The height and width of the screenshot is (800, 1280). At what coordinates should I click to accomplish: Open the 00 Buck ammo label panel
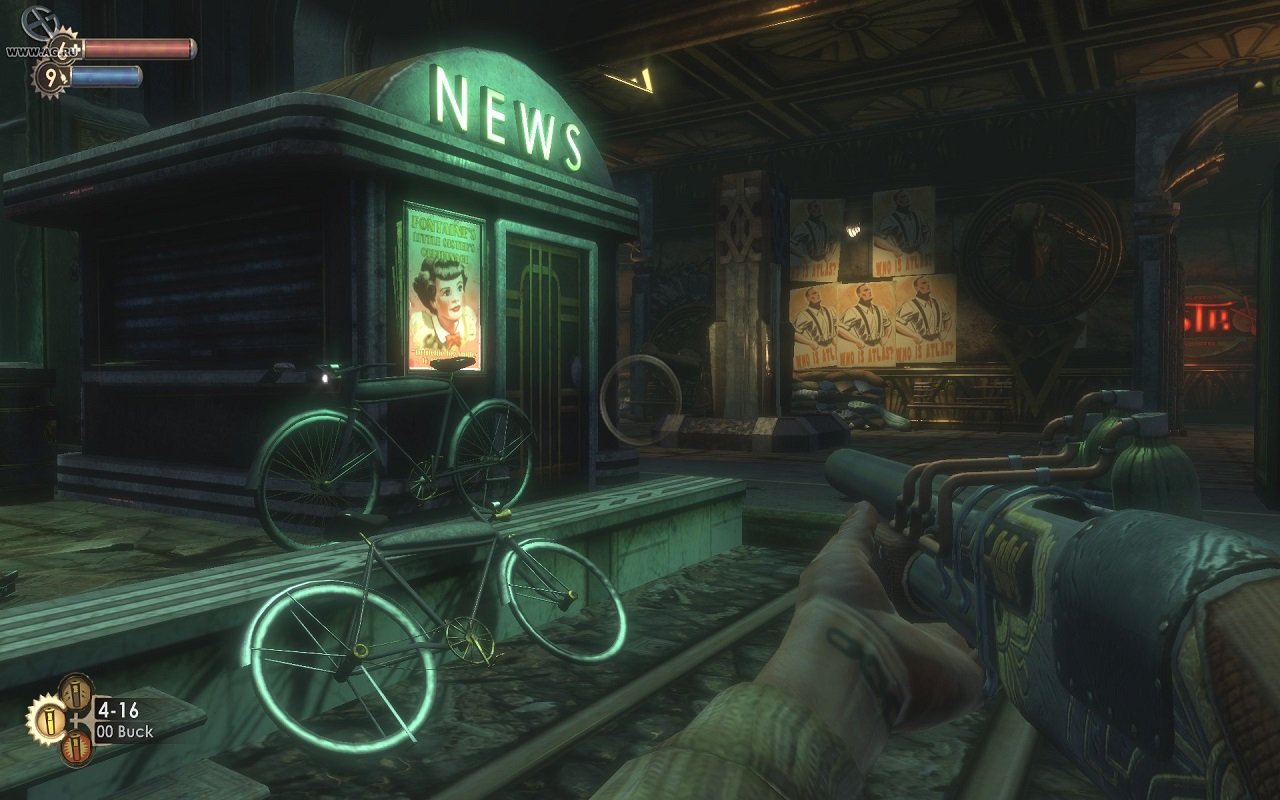pyautogui.click(x=122, y=730)
